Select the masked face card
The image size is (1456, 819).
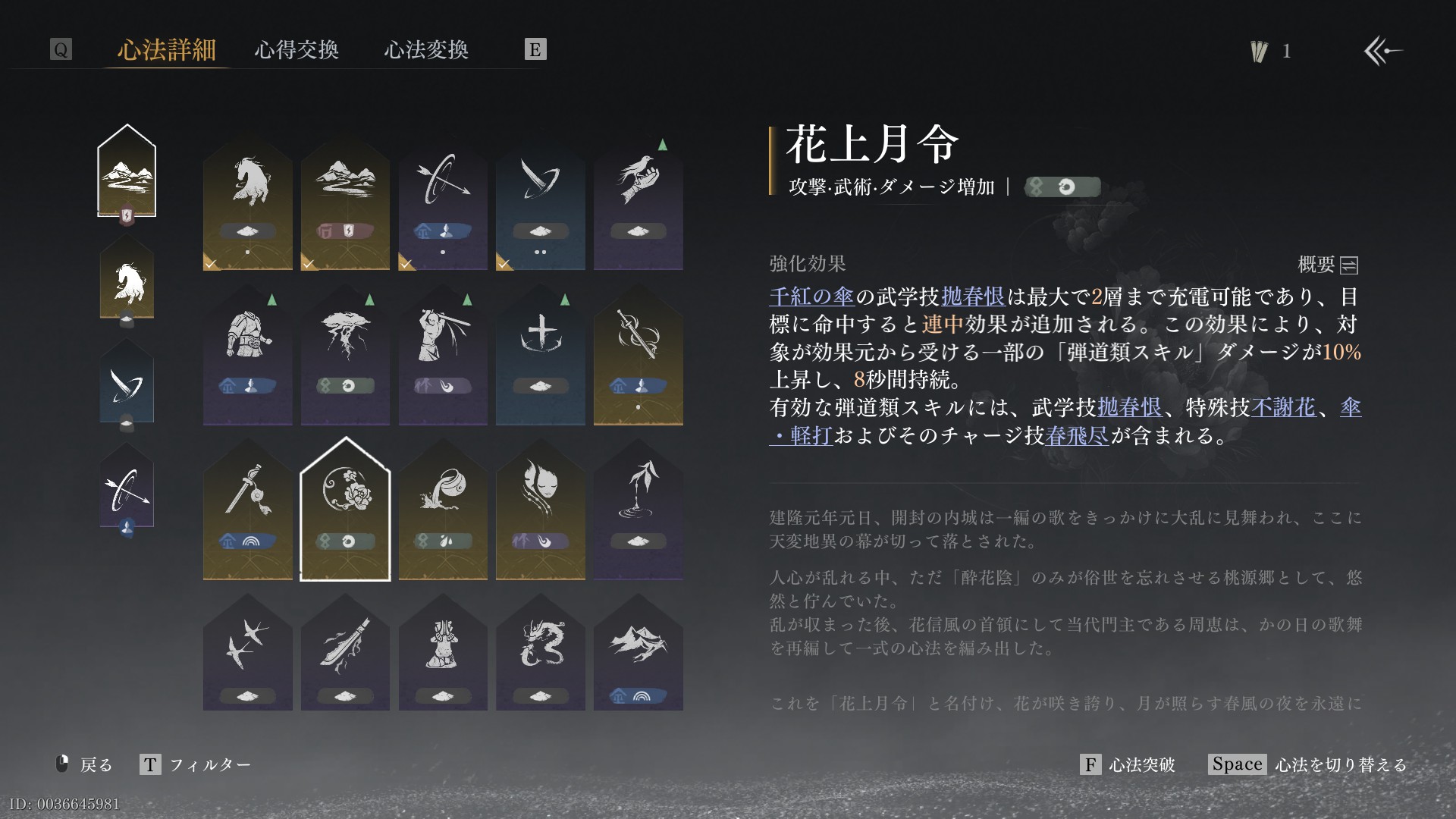click(x=540, y=510)
